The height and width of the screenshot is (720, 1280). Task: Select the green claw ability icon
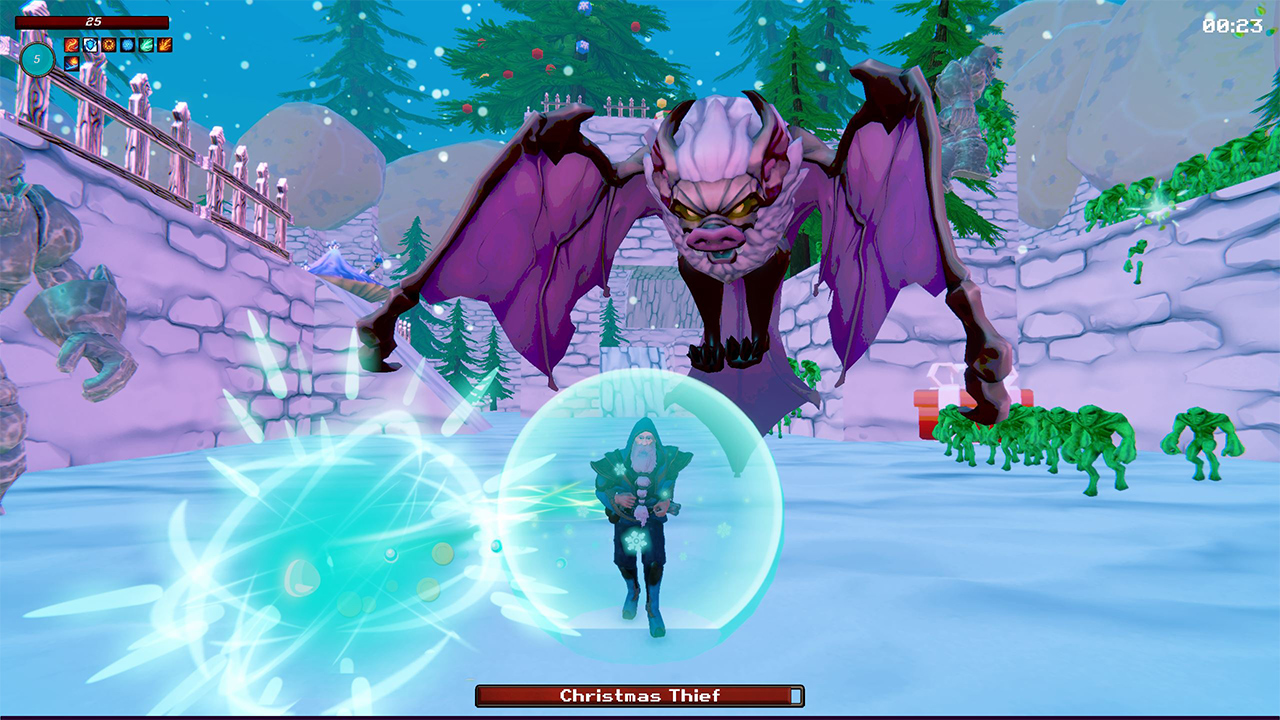144,45
